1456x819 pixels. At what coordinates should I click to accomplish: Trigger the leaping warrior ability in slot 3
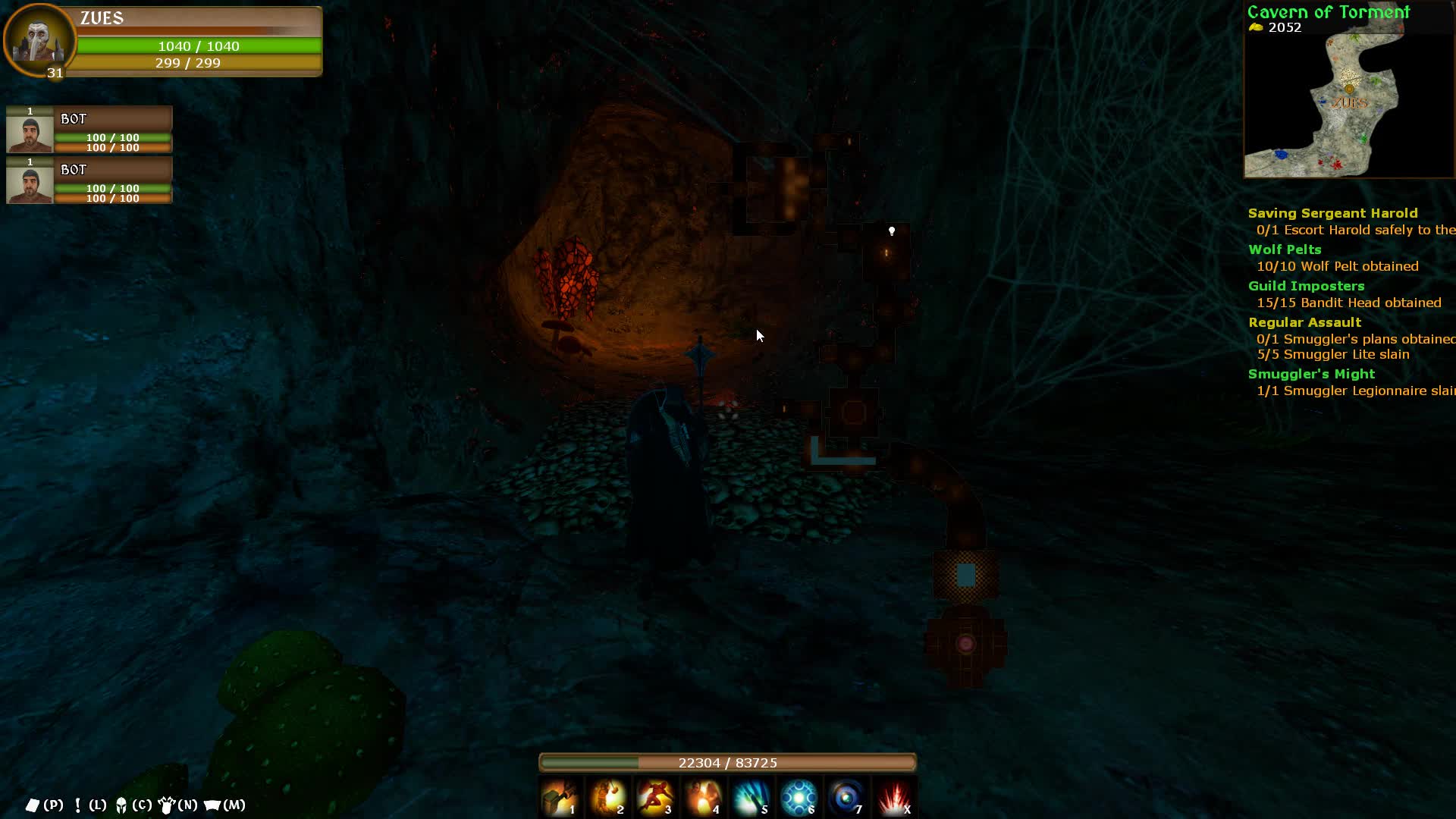click(656, 798)
